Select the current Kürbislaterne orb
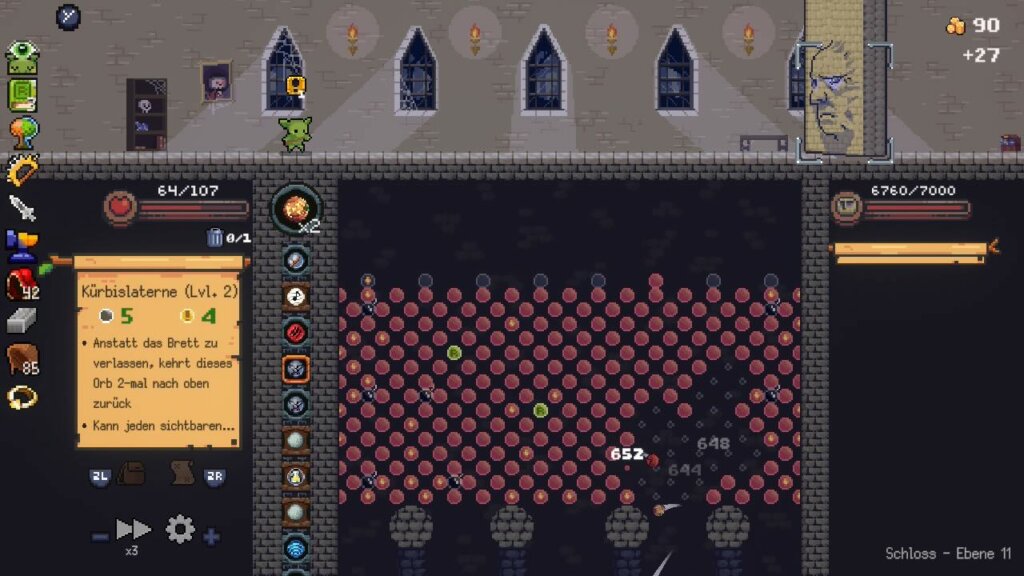 click(296, 209)
